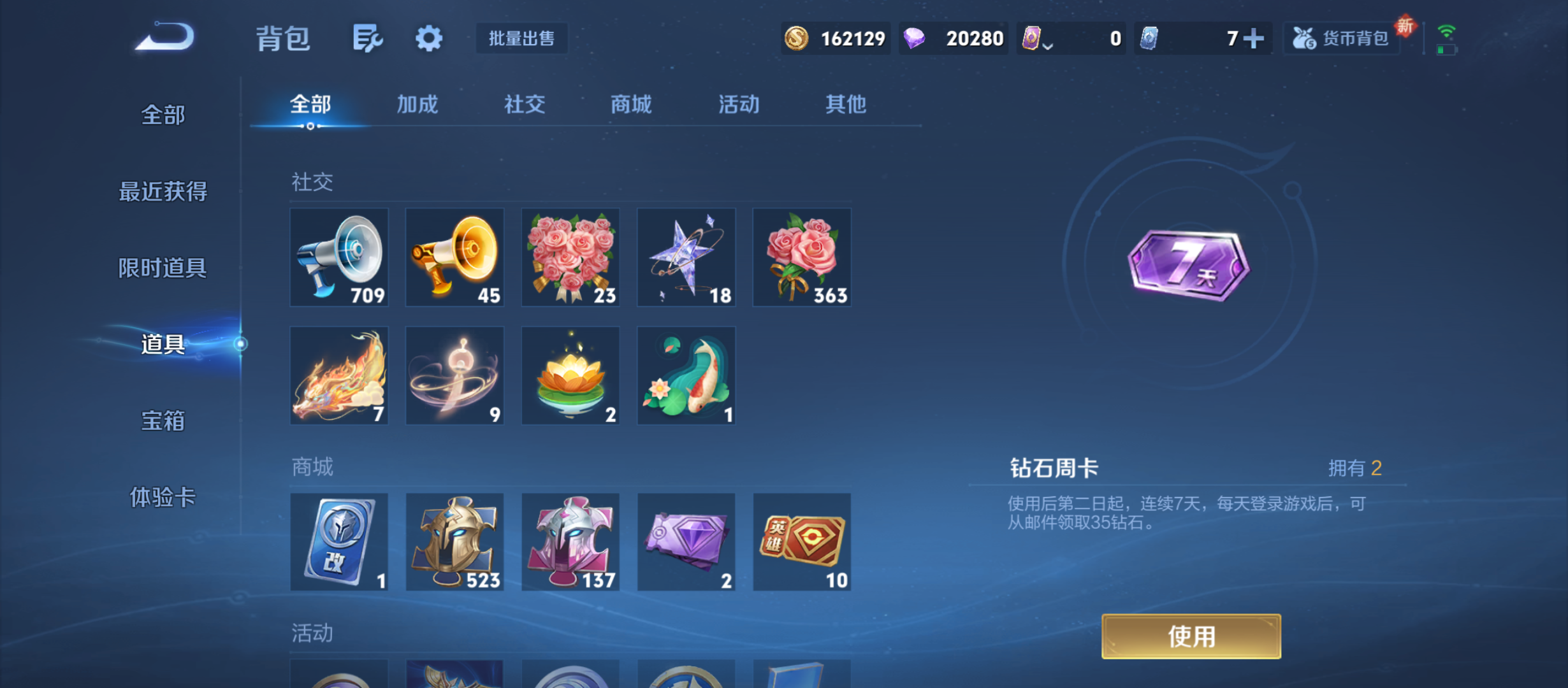Open the golden lotus lantern item

click(x=570, y=375)
